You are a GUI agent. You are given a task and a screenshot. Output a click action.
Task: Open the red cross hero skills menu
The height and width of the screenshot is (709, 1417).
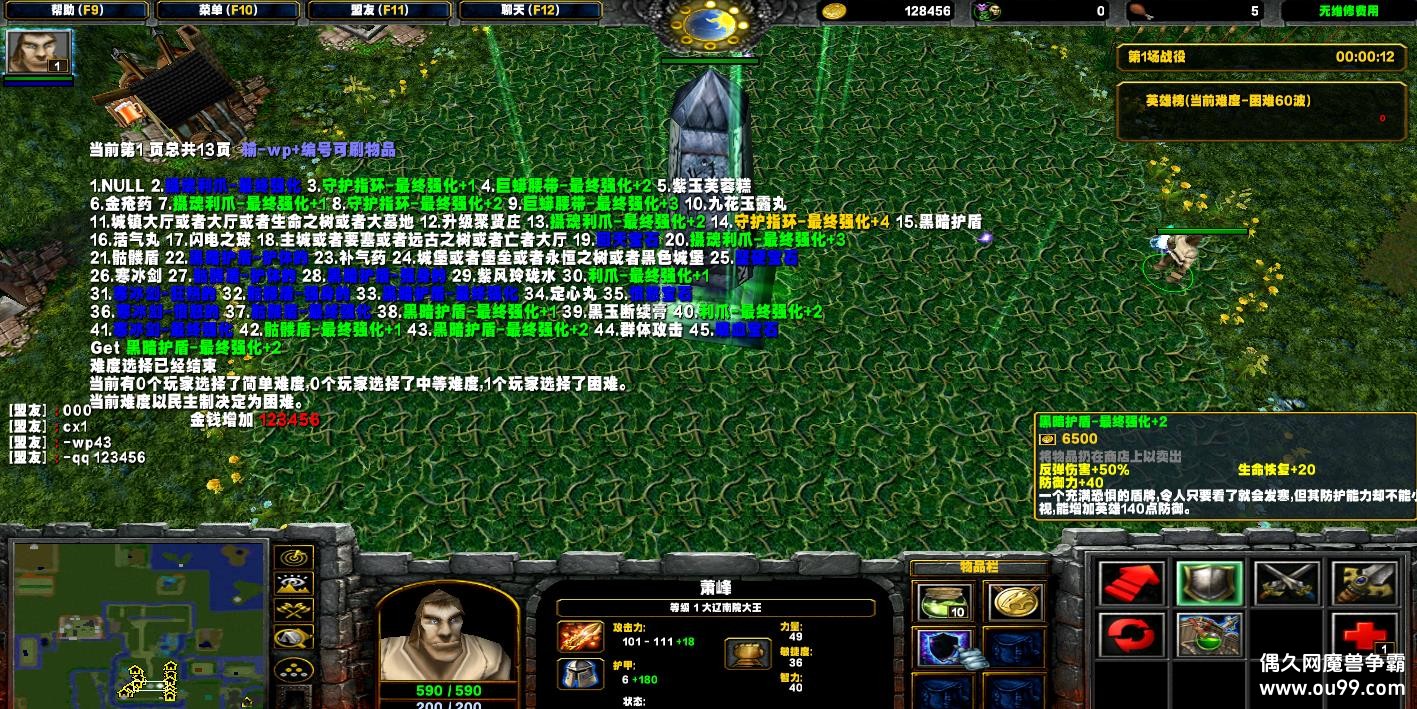point(1362,636)
